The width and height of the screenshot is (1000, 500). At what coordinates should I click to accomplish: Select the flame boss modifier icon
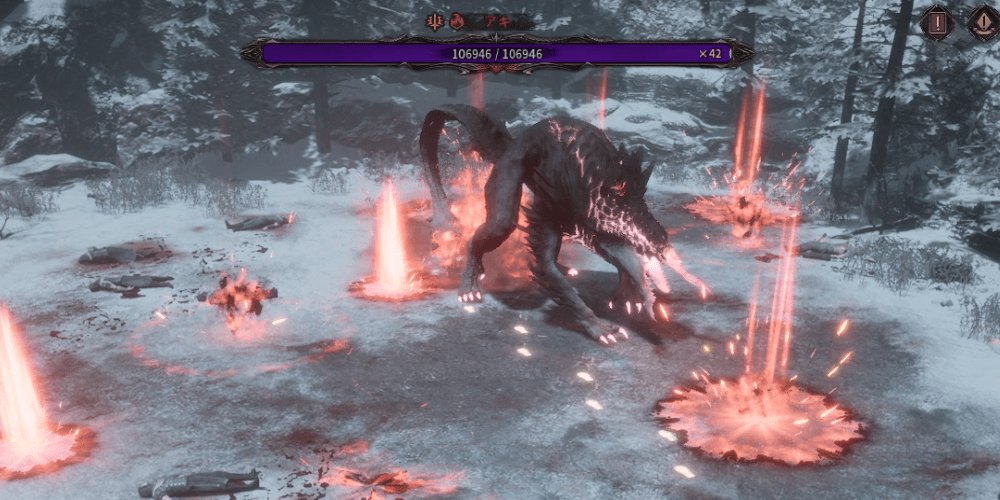(458, 21)
